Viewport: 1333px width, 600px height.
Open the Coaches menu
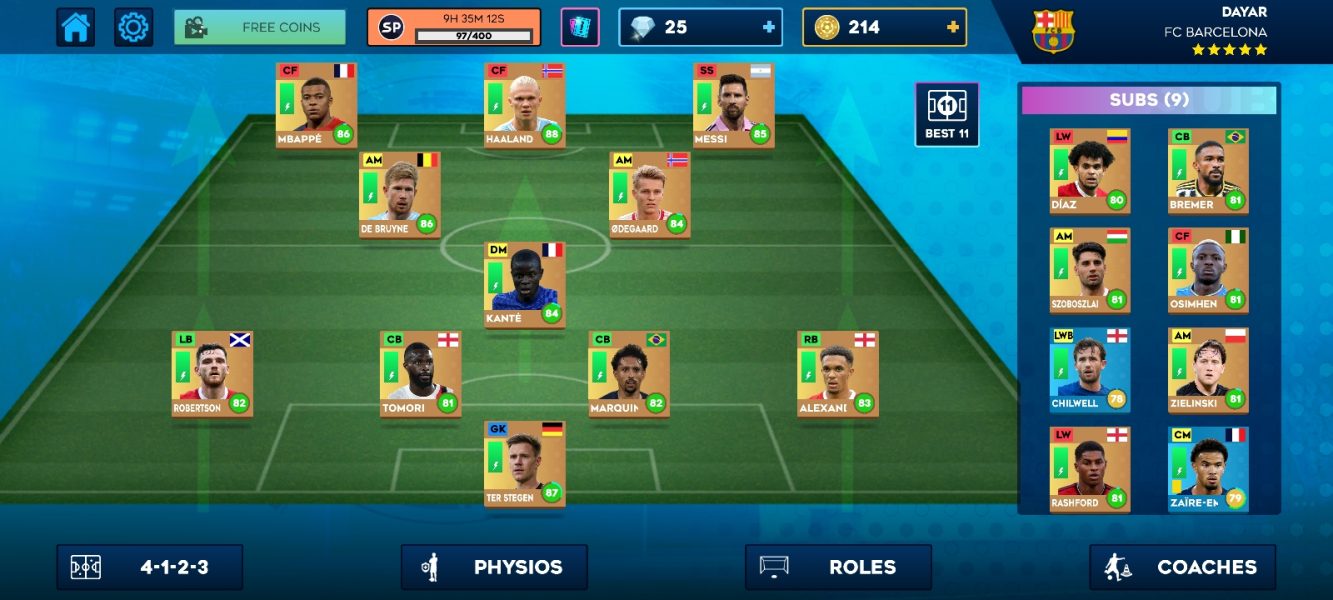point(1182,567)
